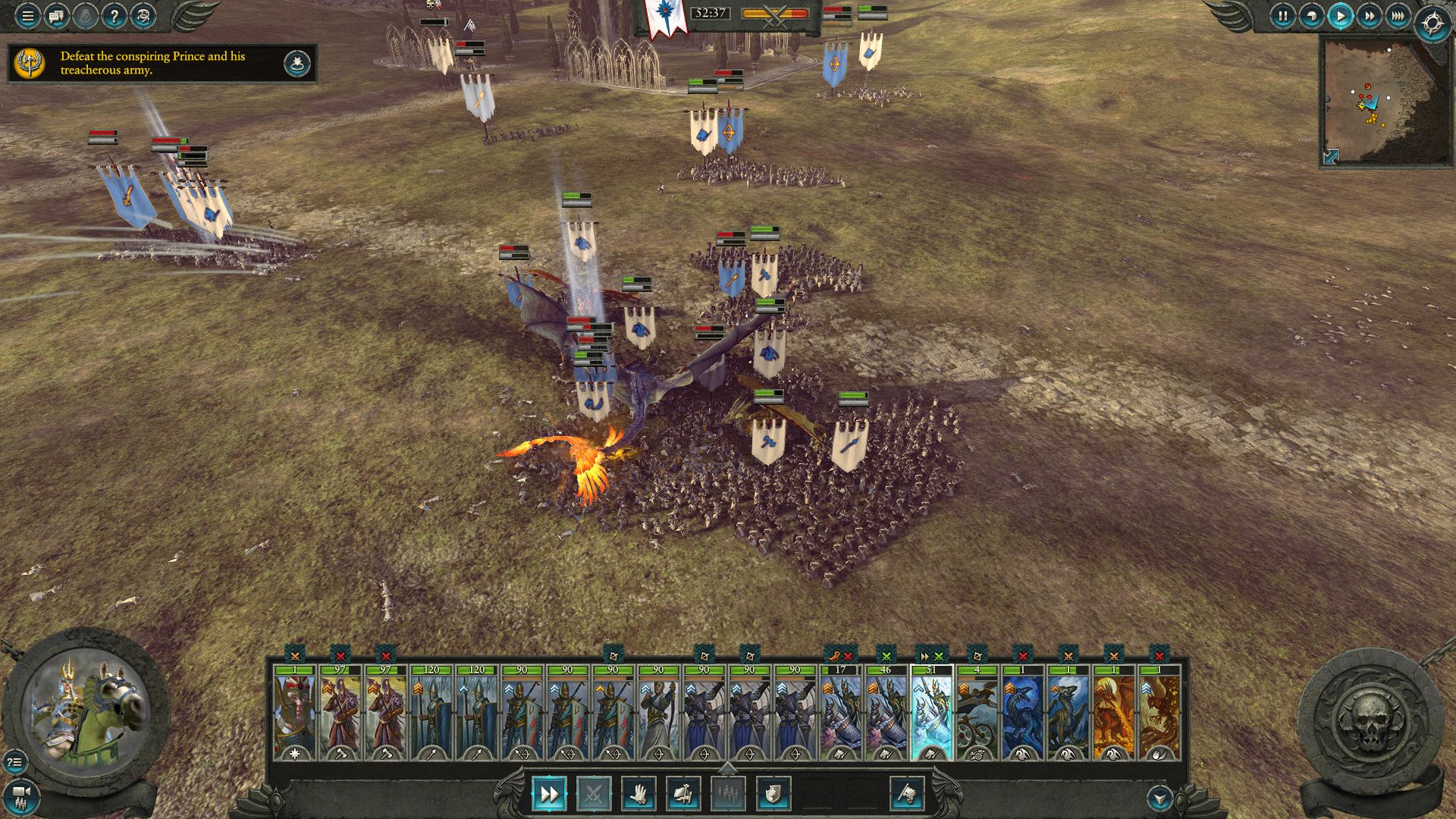Toggle guard mode shield button
Image resolution: width=1456 pixels, height=819 pixels.
click(x=773, y=794)
